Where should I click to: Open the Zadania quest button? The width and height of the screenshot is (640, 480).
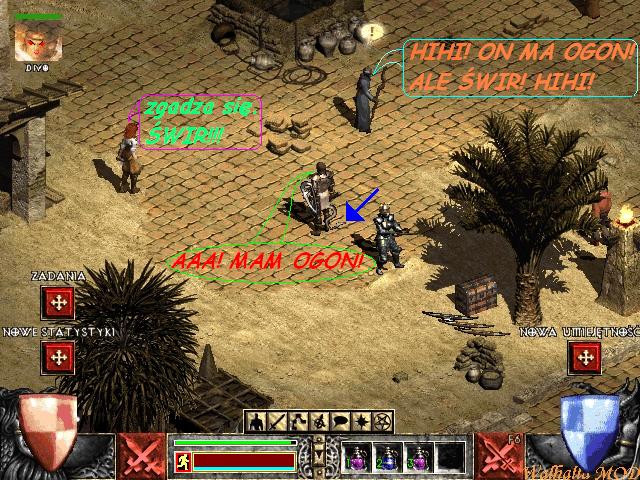coord(58,301)
